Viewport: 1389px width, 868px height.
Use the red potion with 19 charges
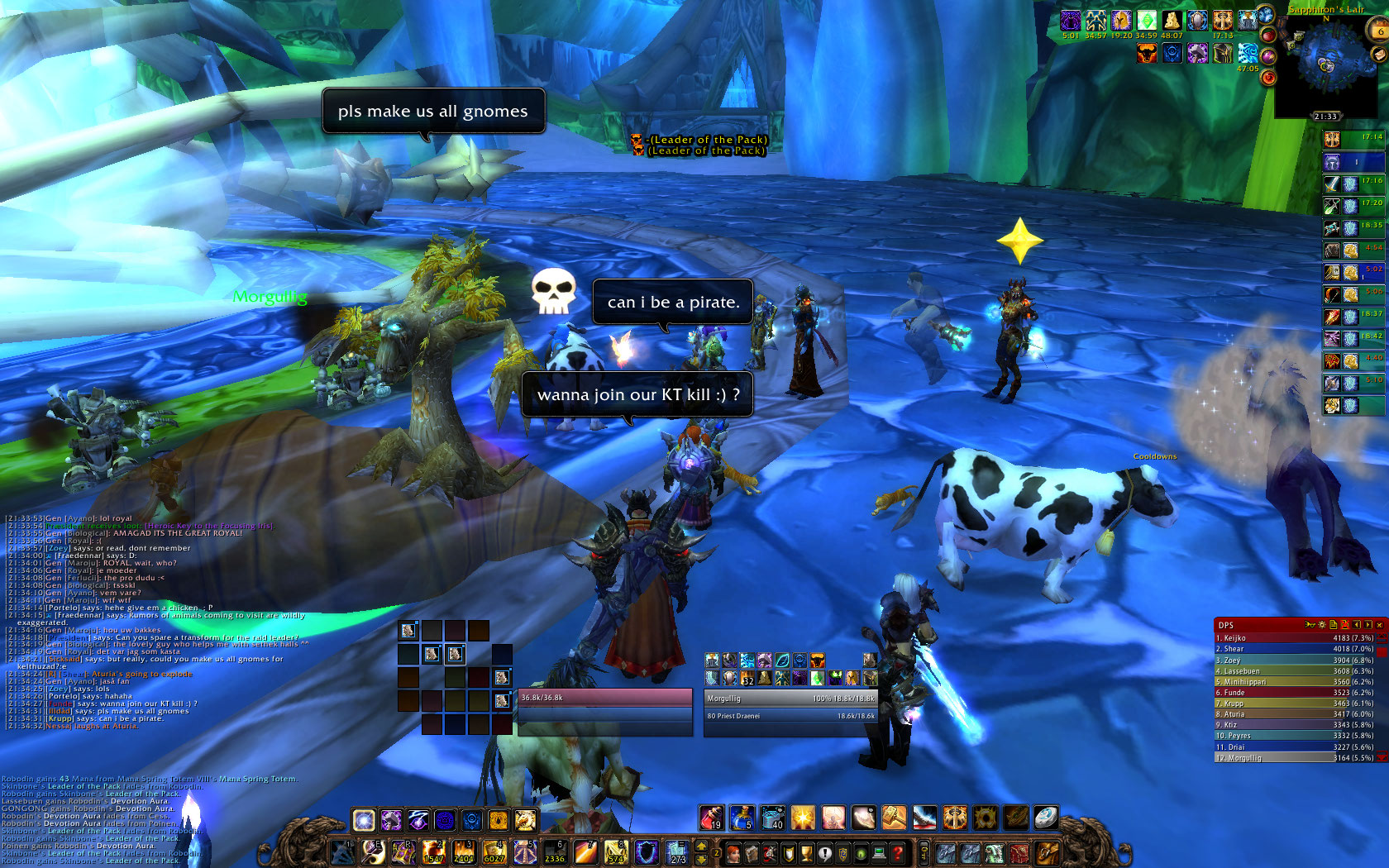pyautogui.click(x=712, y=818)
